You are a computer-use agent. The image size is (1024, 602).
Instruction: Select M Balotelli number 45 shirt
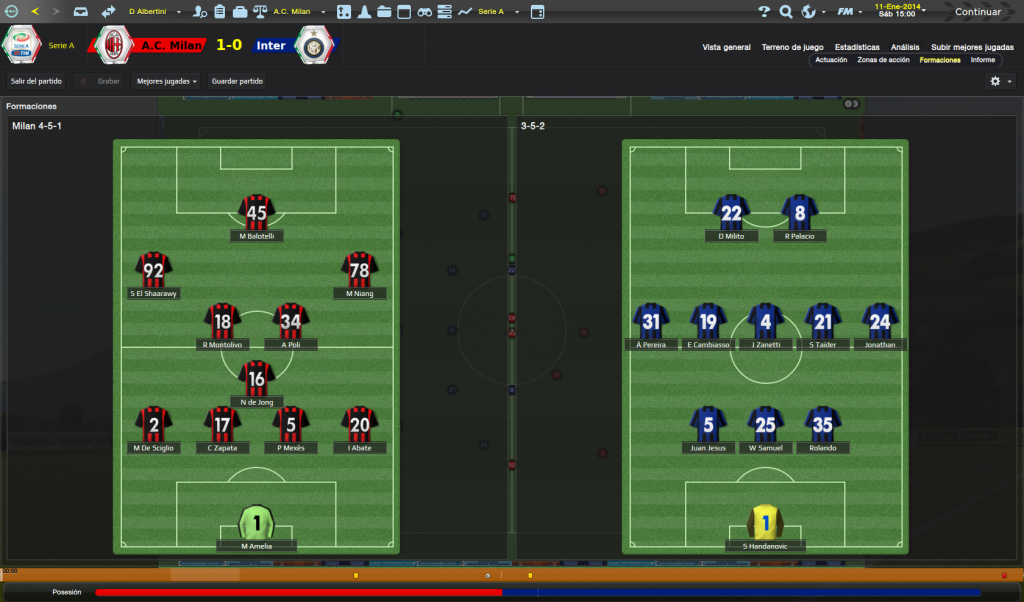(257, 212)
